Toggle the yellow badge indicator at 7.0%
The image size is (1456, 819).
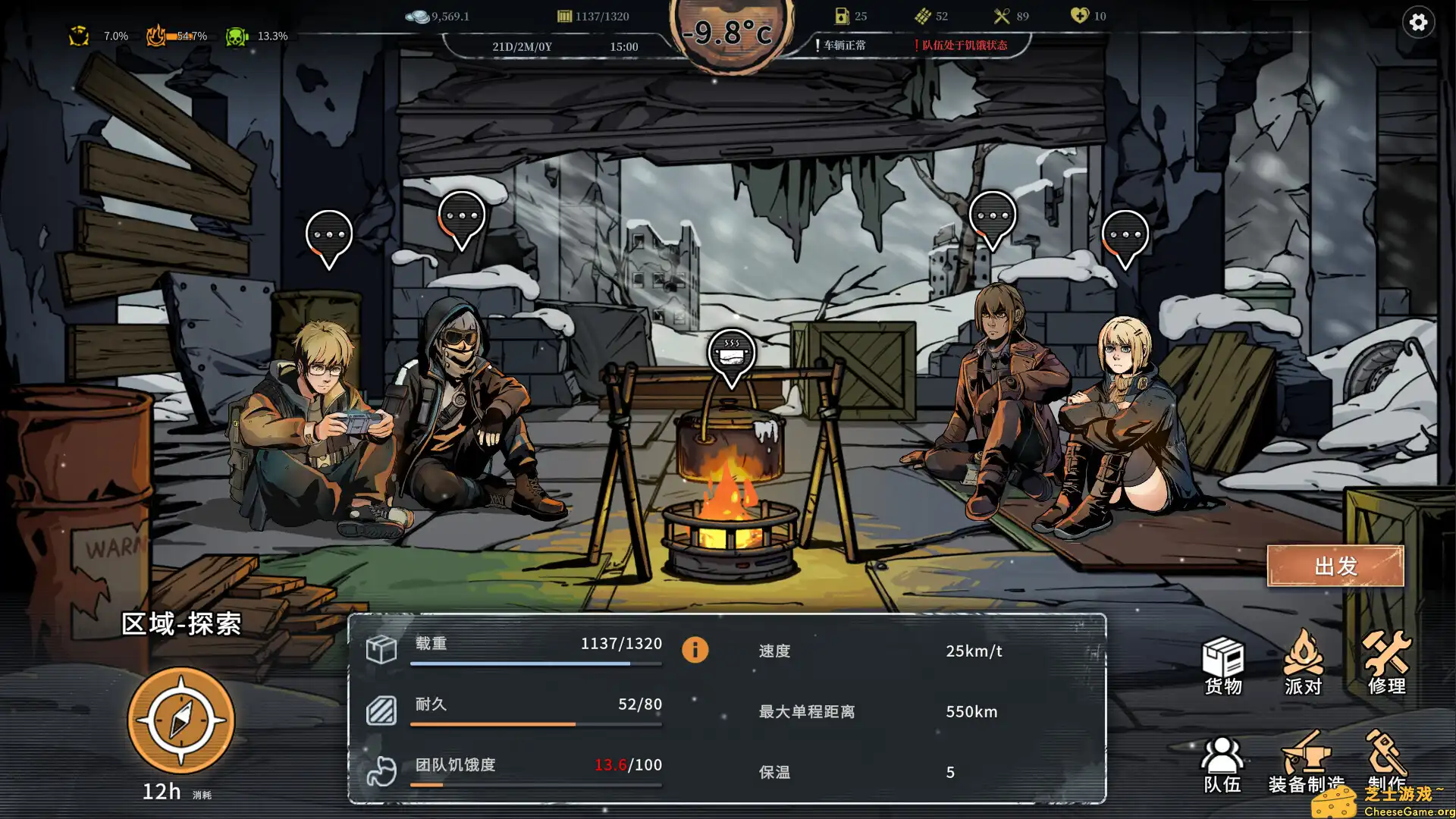click(x=79, y=35)
